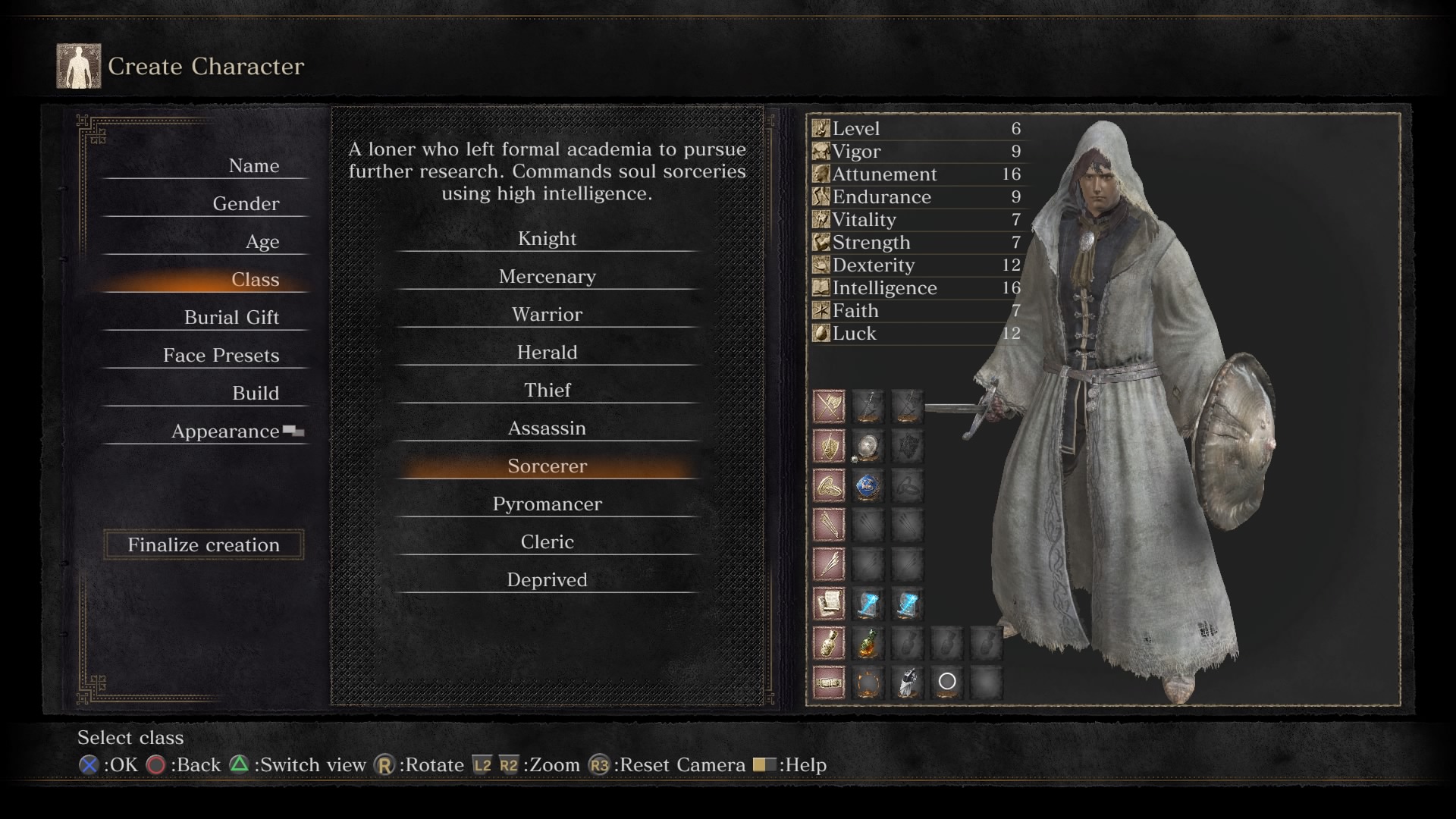Select the Gender menu entry
Screen dimensions: 1456x819
(246, 204)
